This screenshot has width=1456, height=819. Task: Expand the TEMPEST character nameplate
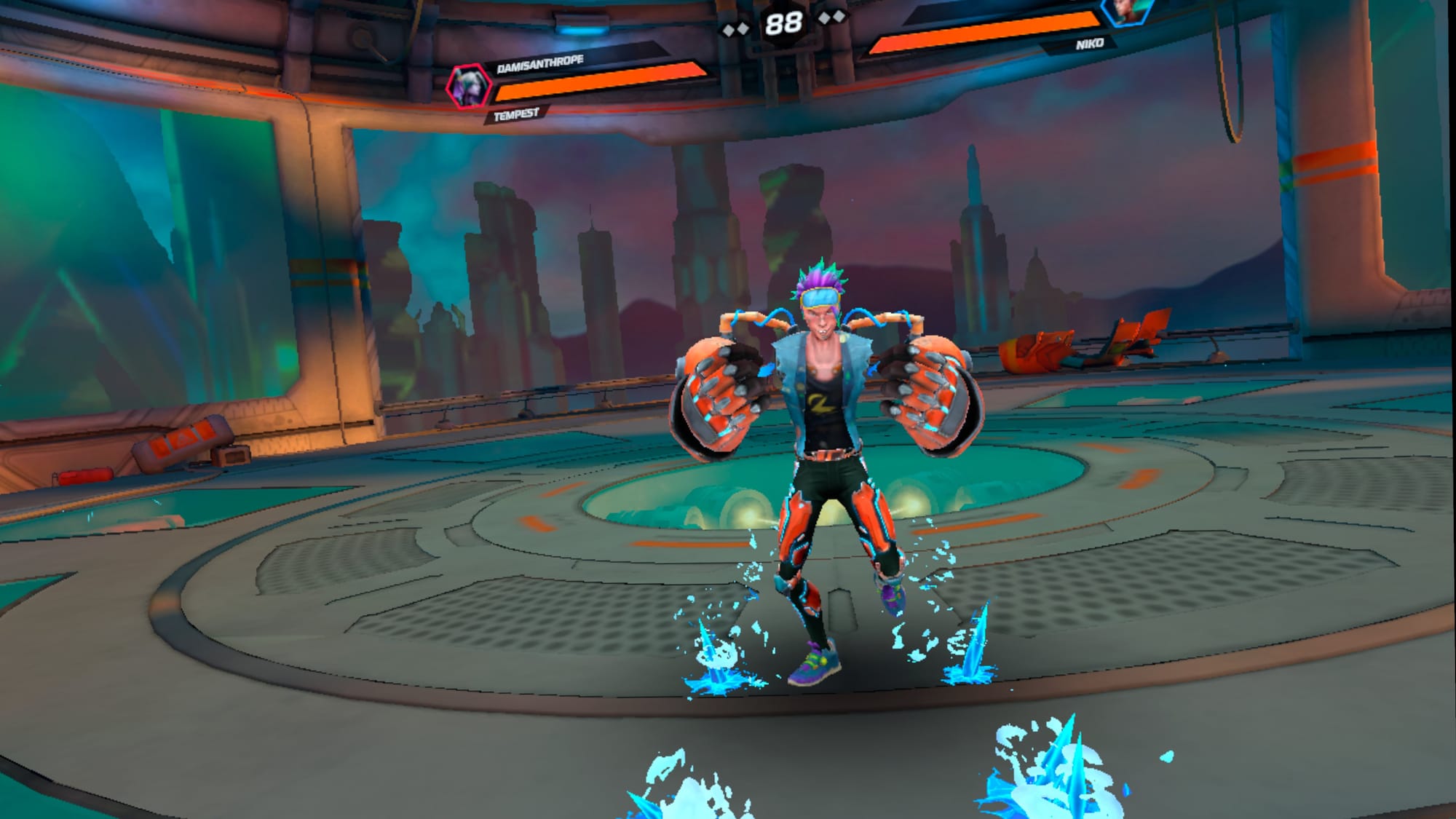click(x=517, y=114)
